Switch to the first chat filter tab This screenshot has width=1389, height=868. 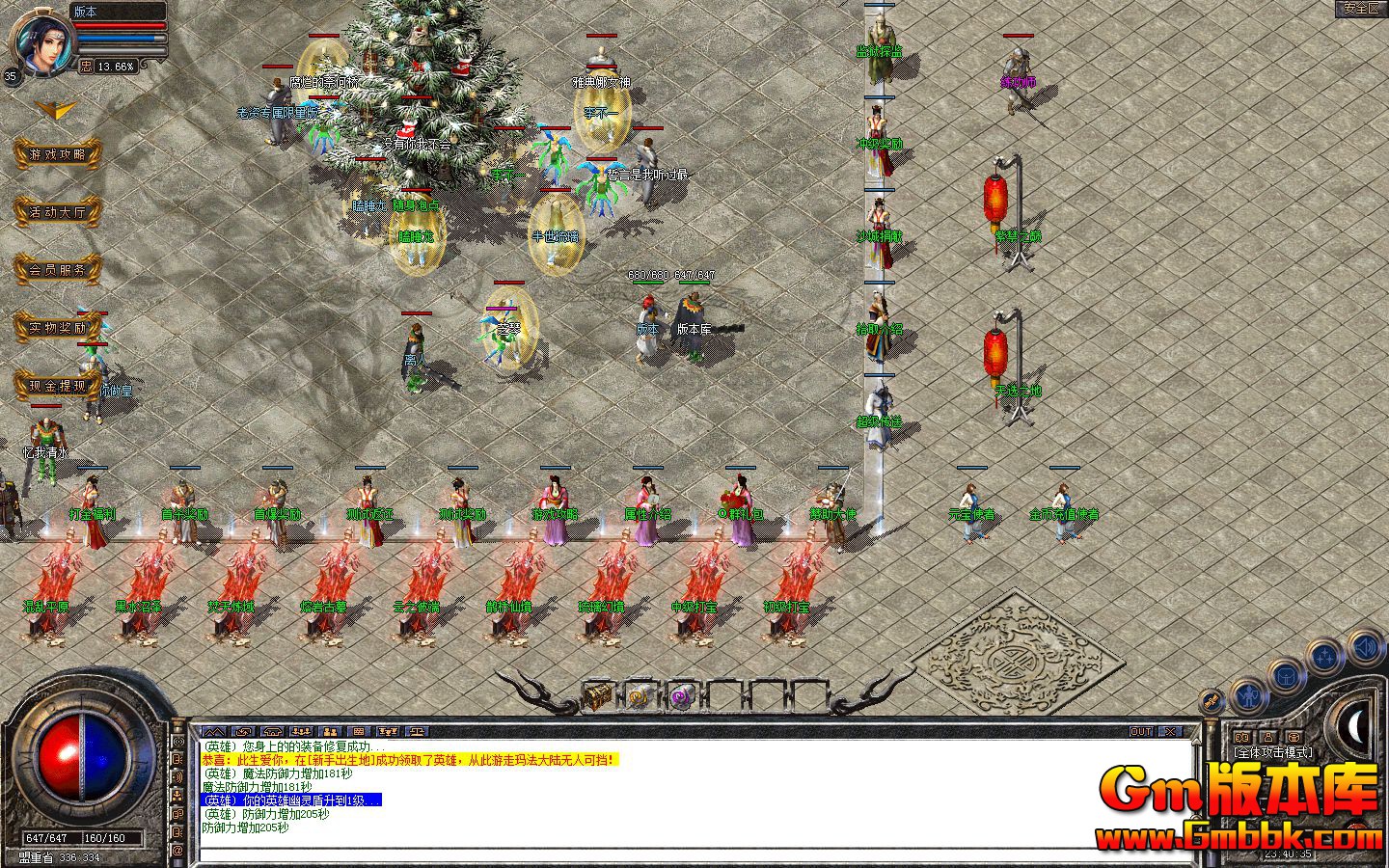(215, 731)
